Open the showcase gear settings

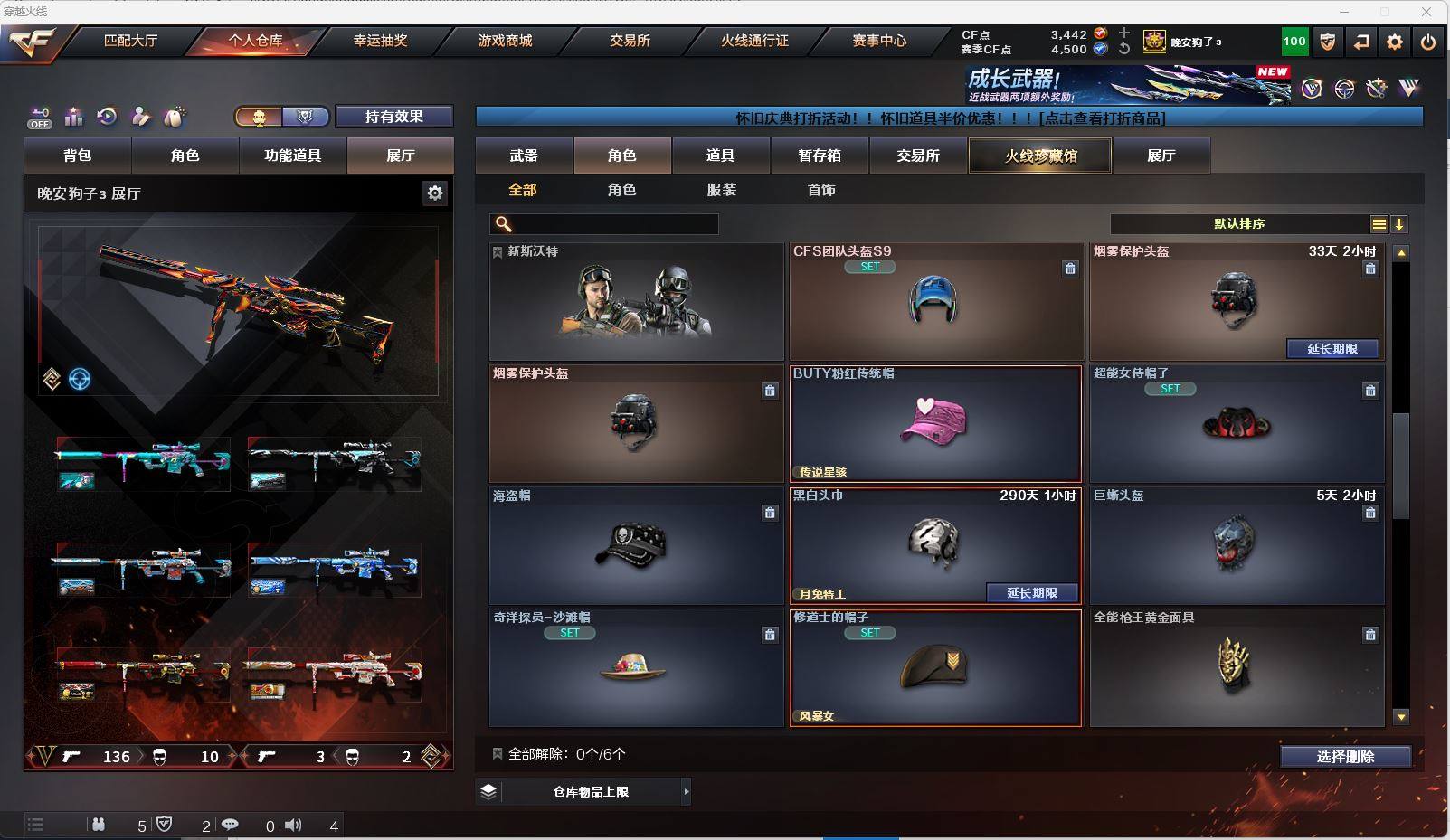(x=435, y=193)
